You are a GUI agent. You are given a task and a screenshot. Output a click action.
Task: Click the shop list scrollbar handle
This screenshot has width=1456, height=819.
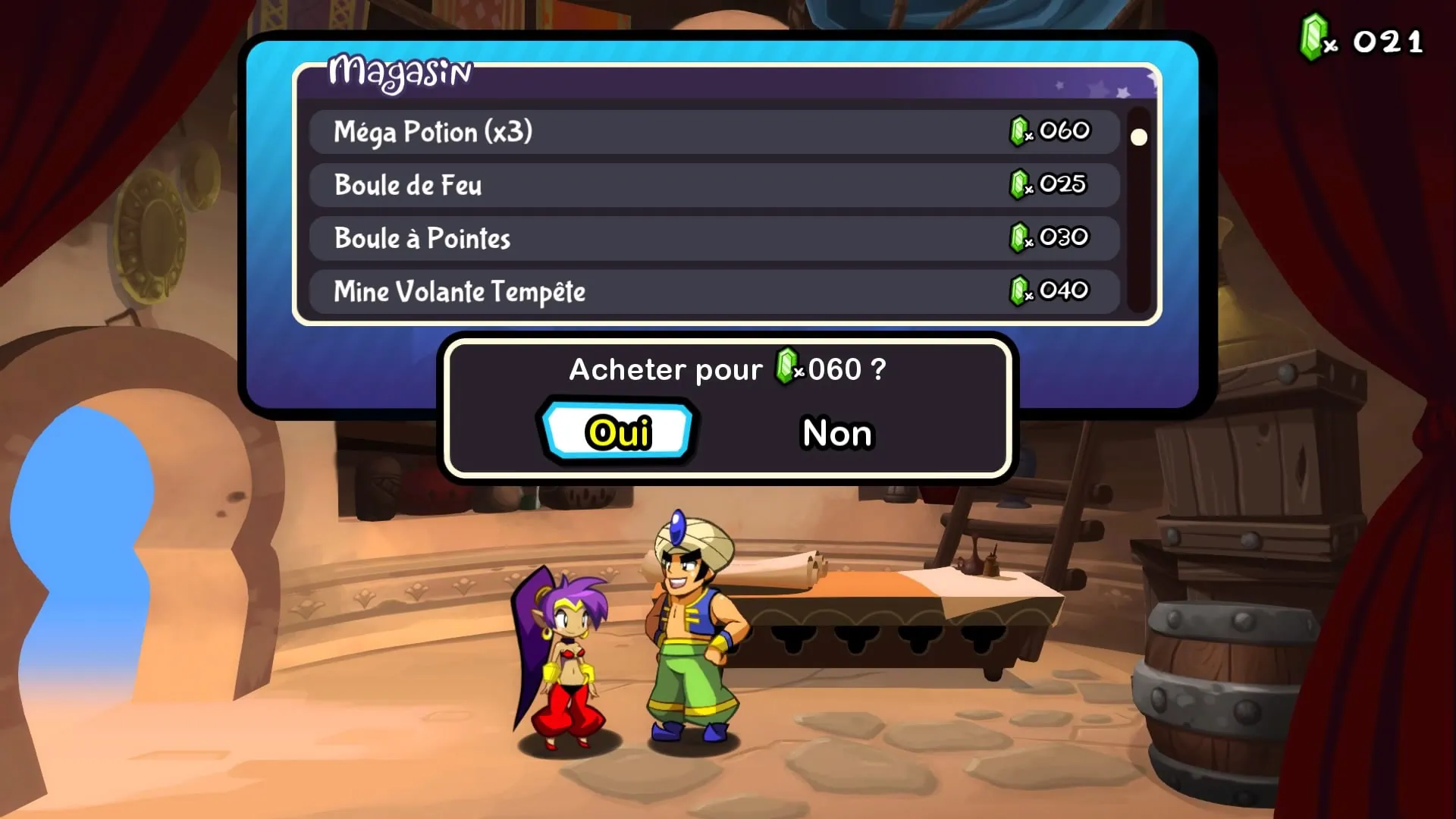[x=1138, y=137]
